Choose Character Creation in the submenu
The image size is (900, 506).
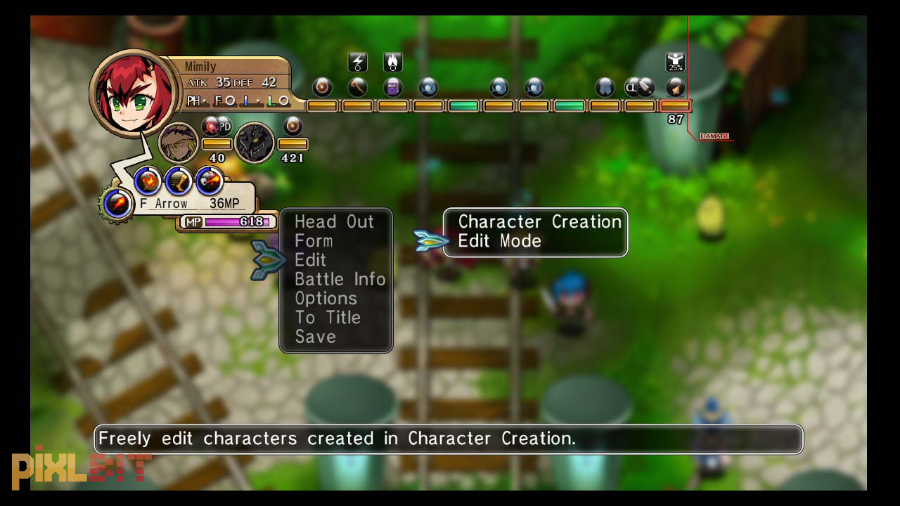point(539,222)
